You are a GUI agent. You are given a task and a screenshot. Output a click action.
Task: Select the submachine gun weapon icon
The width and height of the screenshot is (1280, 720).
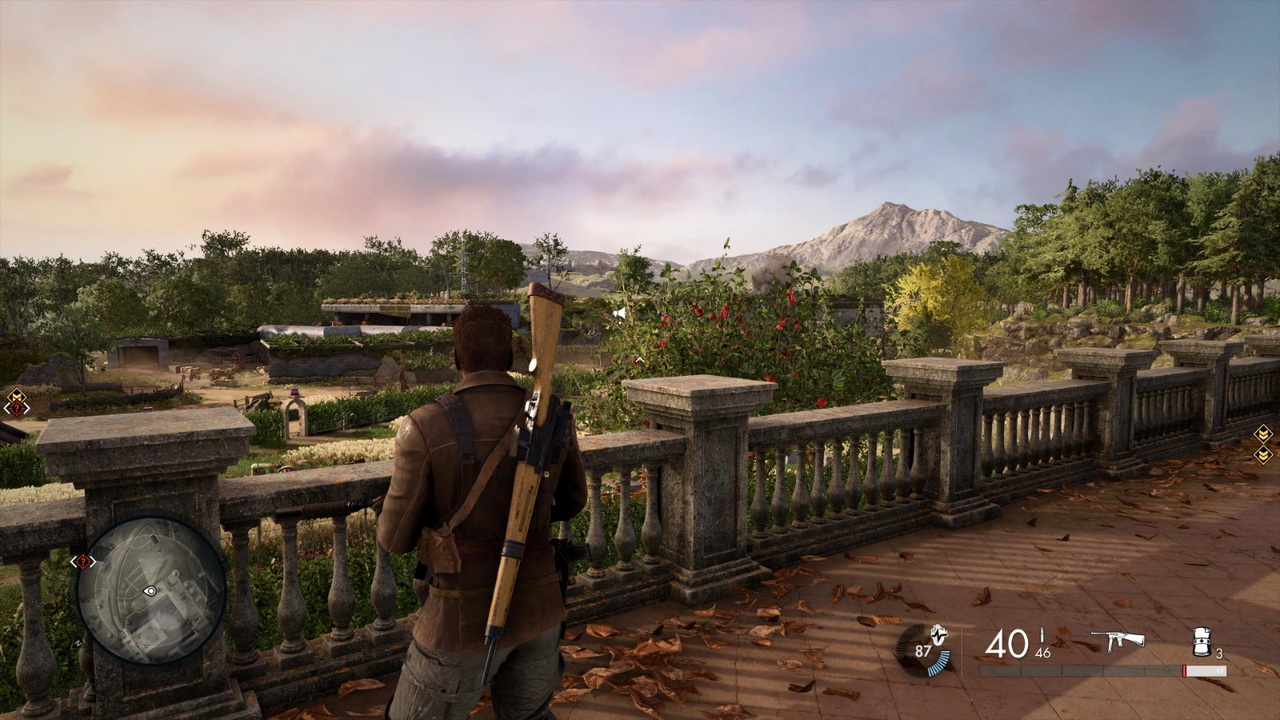[x=1117, y=640]
